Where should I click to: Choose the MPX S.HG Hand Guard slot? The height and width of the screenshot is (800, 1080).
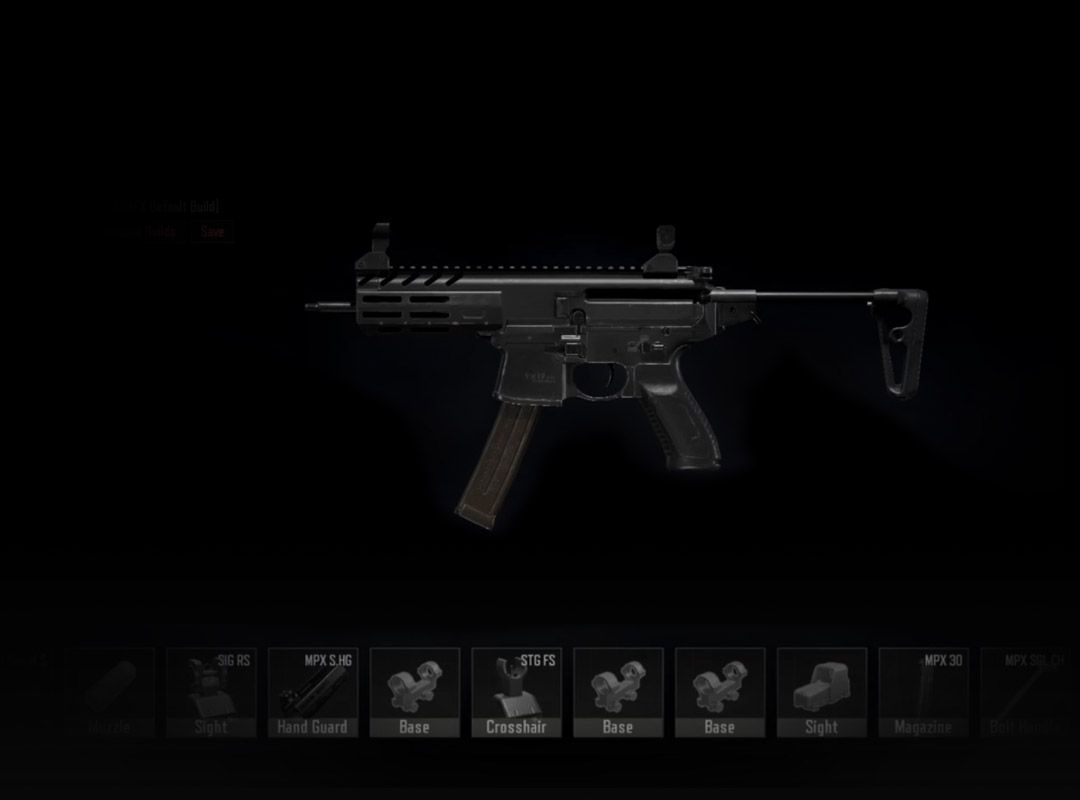tap(313, 692)
